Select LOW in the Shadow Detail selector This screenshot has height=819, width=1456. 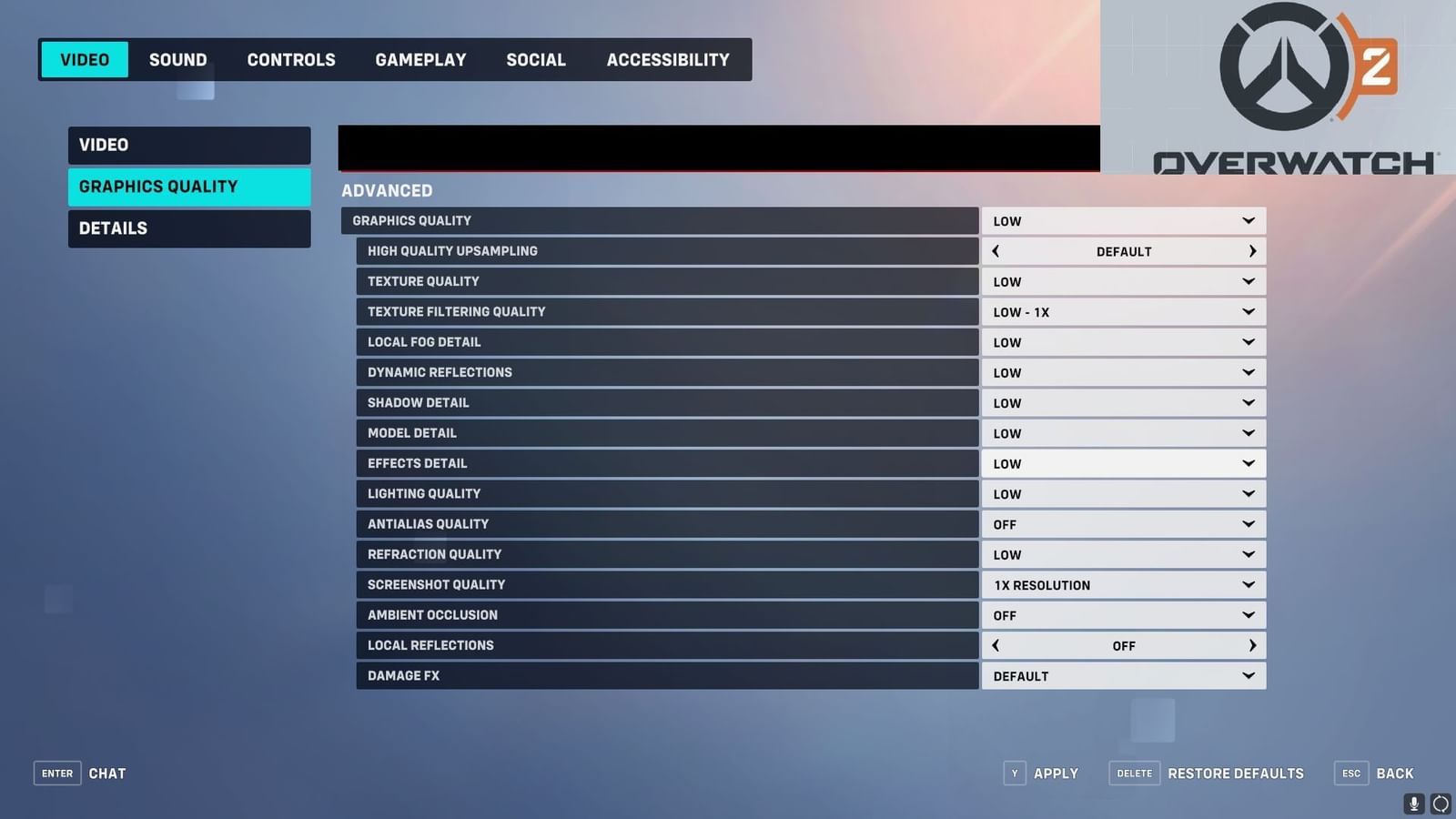click(x=1123, y=402)
